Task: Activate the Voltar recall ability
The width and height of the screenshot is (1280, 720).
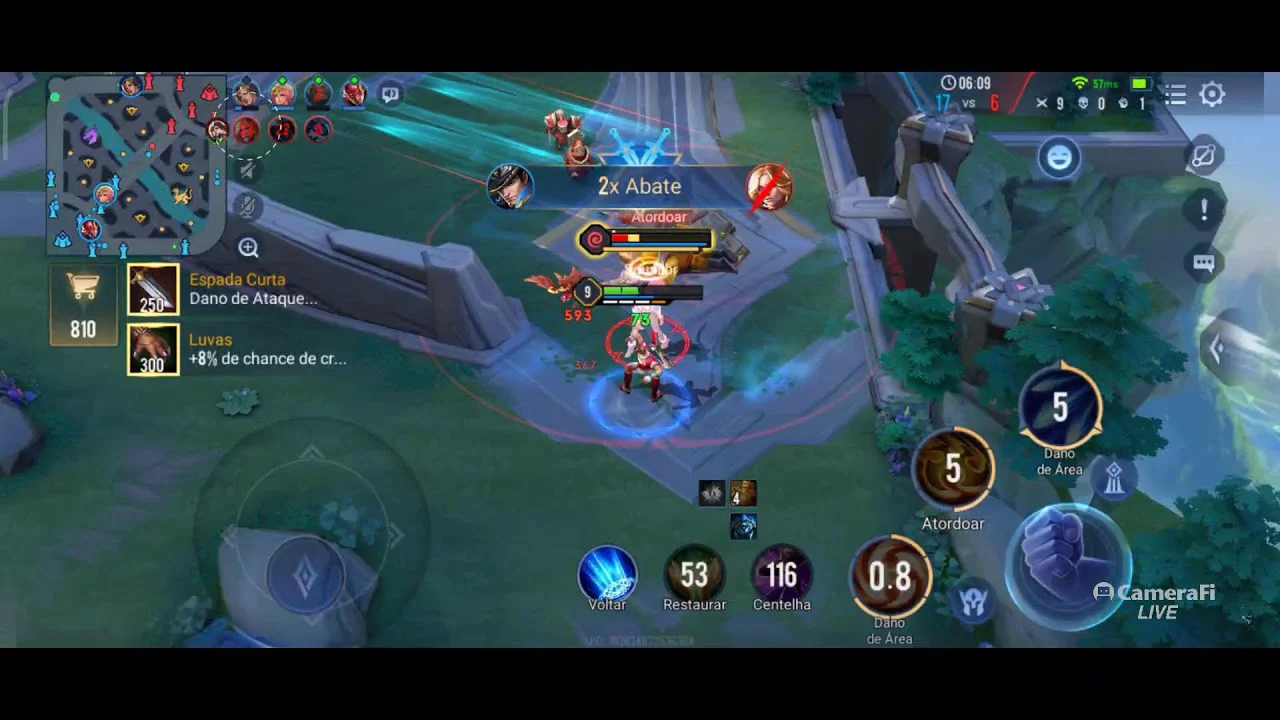Action: click(607, 575)
